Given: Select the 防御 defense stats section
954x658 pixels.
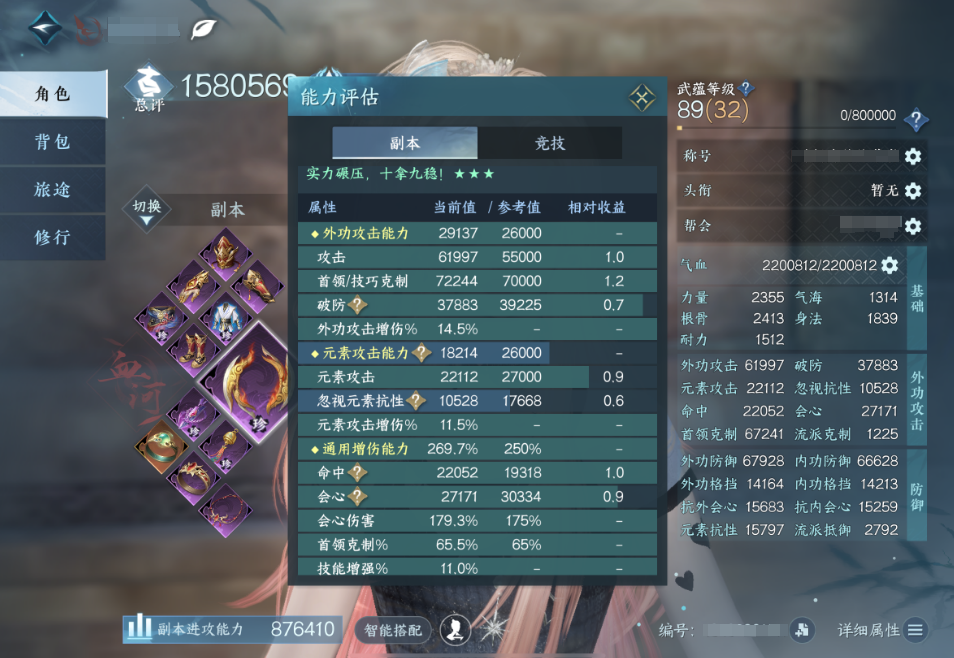Looking at the screenshot, I should click(x=916, y=497).
